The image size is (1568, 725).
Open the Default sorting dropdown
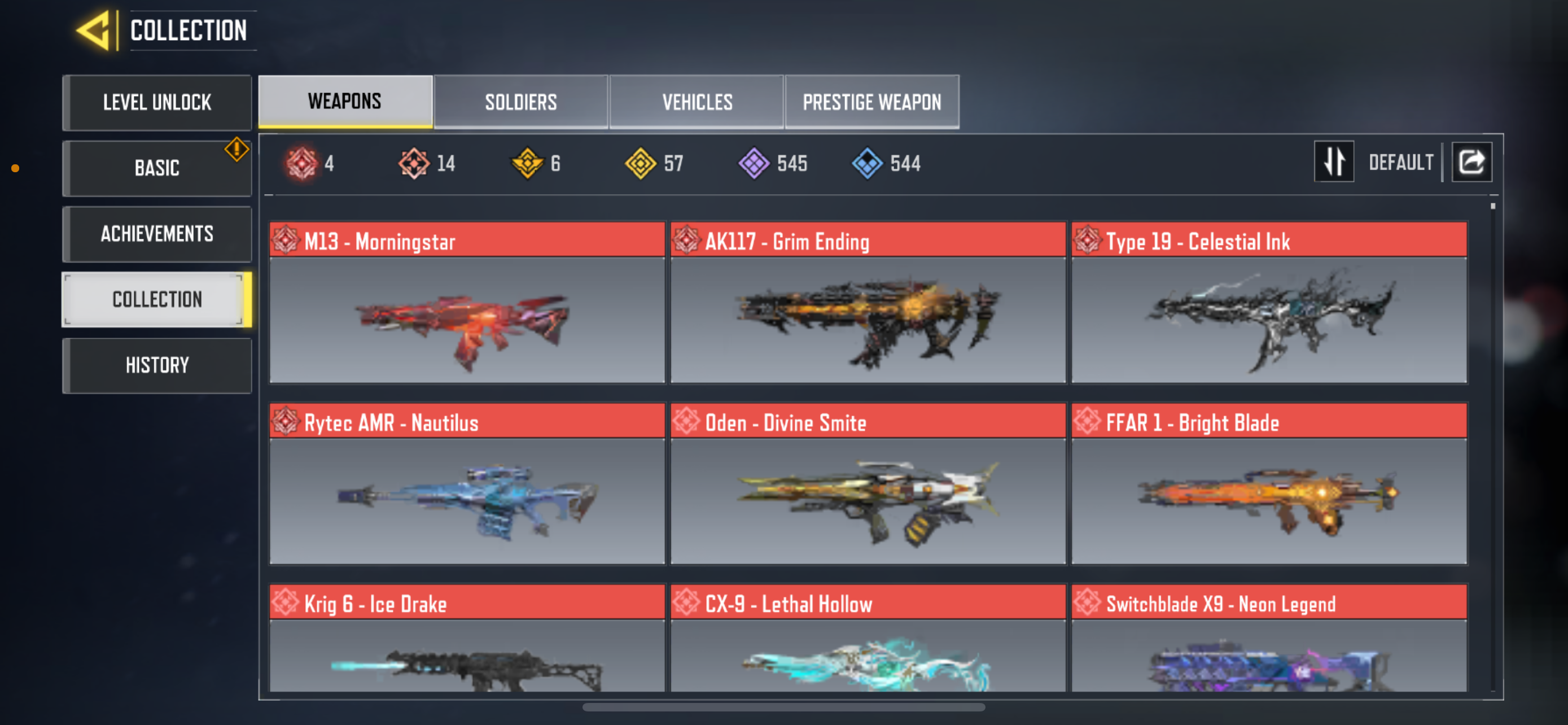[1400, 161]
